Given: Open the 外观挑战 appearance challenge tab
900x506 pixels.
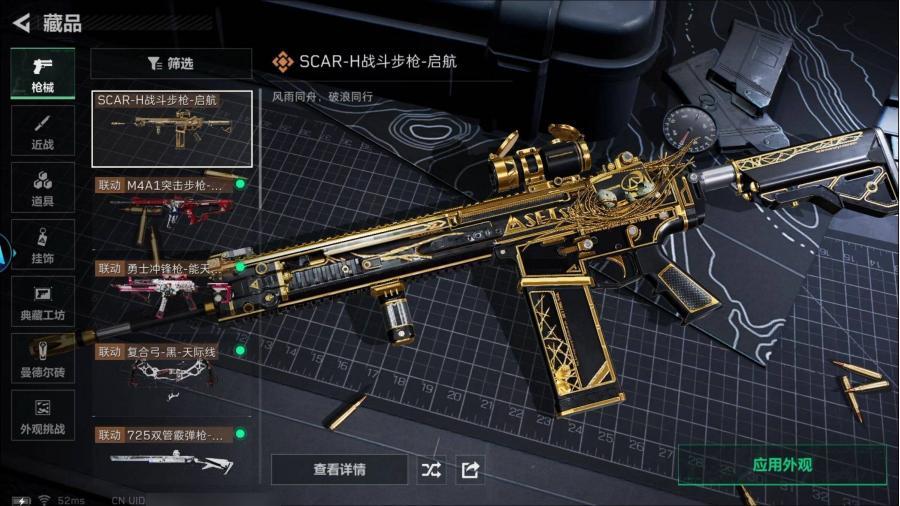Looking at the screenshot, I should tap(43, 416).
